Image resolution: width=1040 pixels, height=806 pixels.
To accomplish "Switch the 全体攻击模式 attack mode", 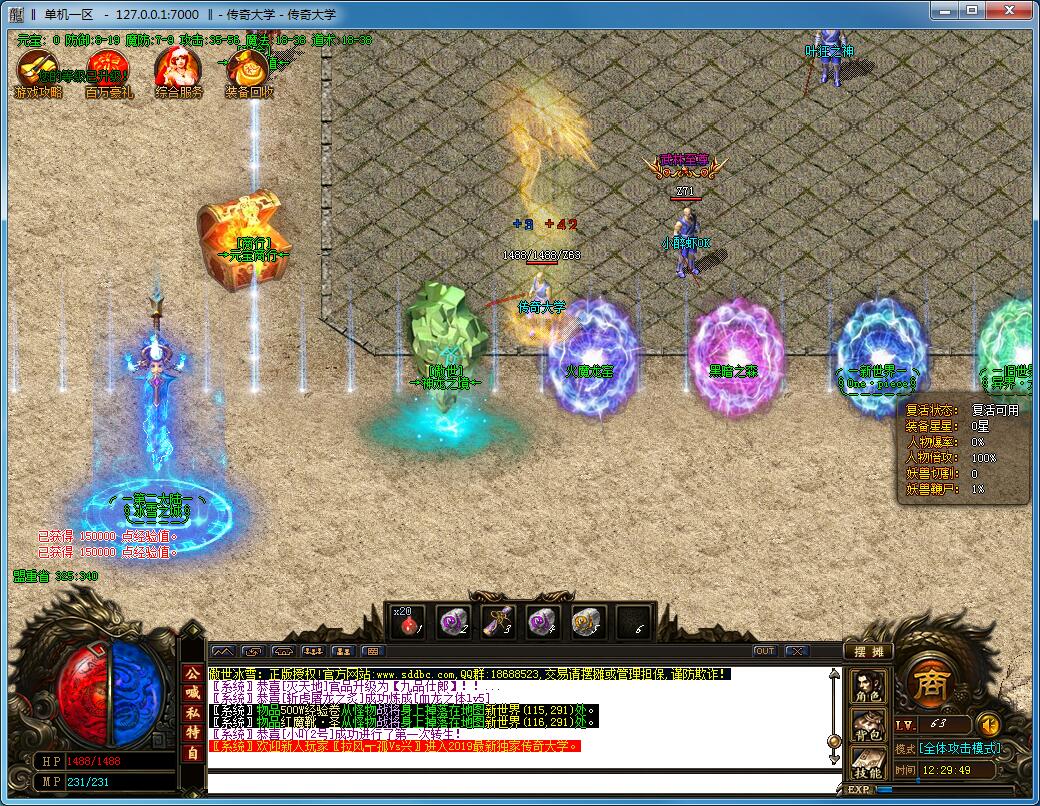I will point(960,748).
